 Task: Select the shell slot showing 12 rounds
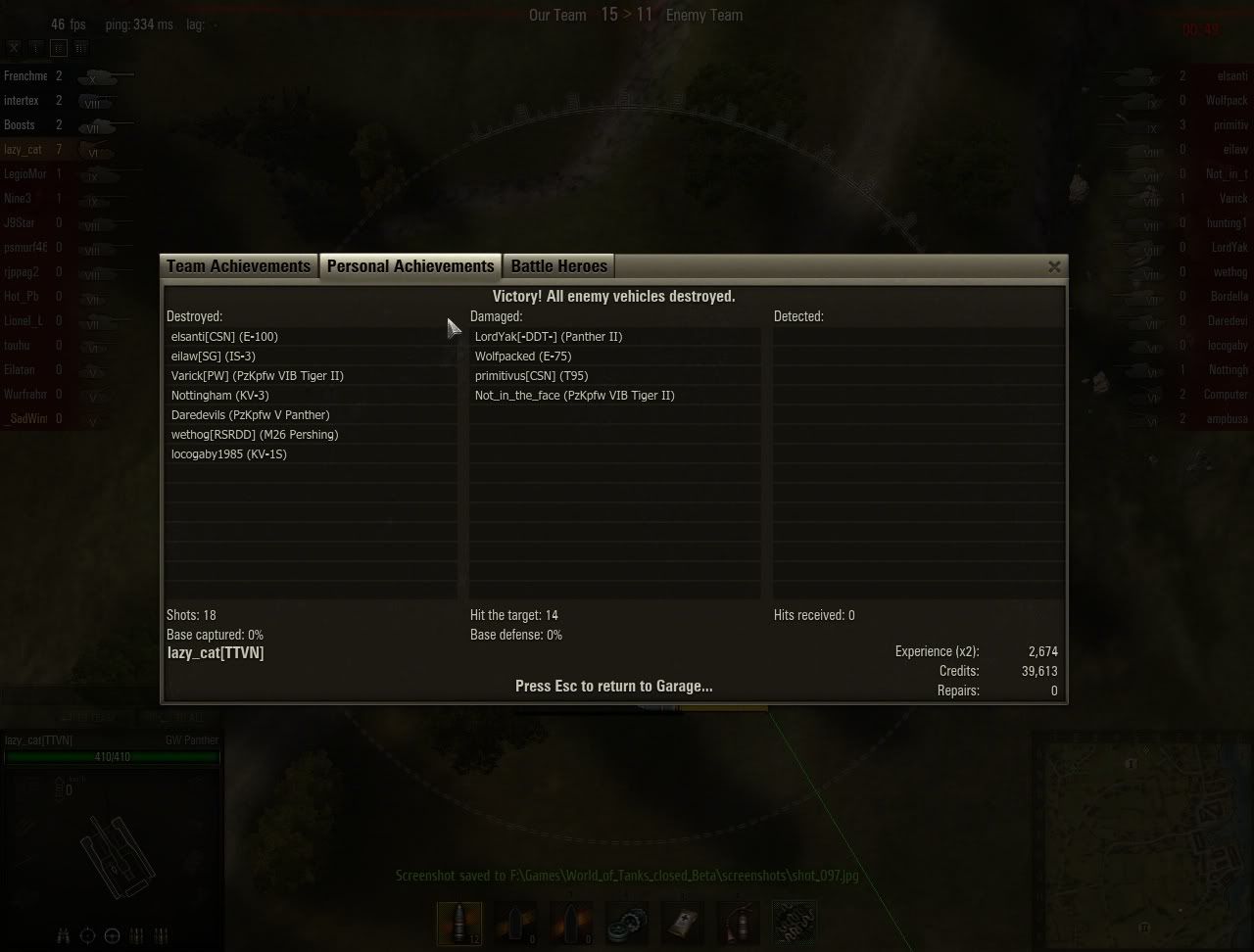pyautogui.click(x=459, y=924)
